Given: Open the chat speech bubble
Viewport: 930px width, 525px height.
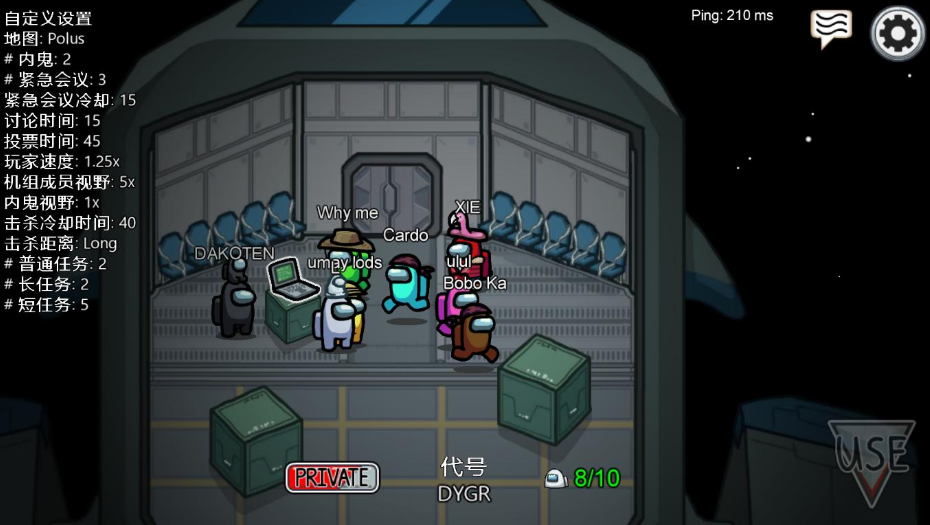Looking at the screenshot, I should [x=831, y=28].
